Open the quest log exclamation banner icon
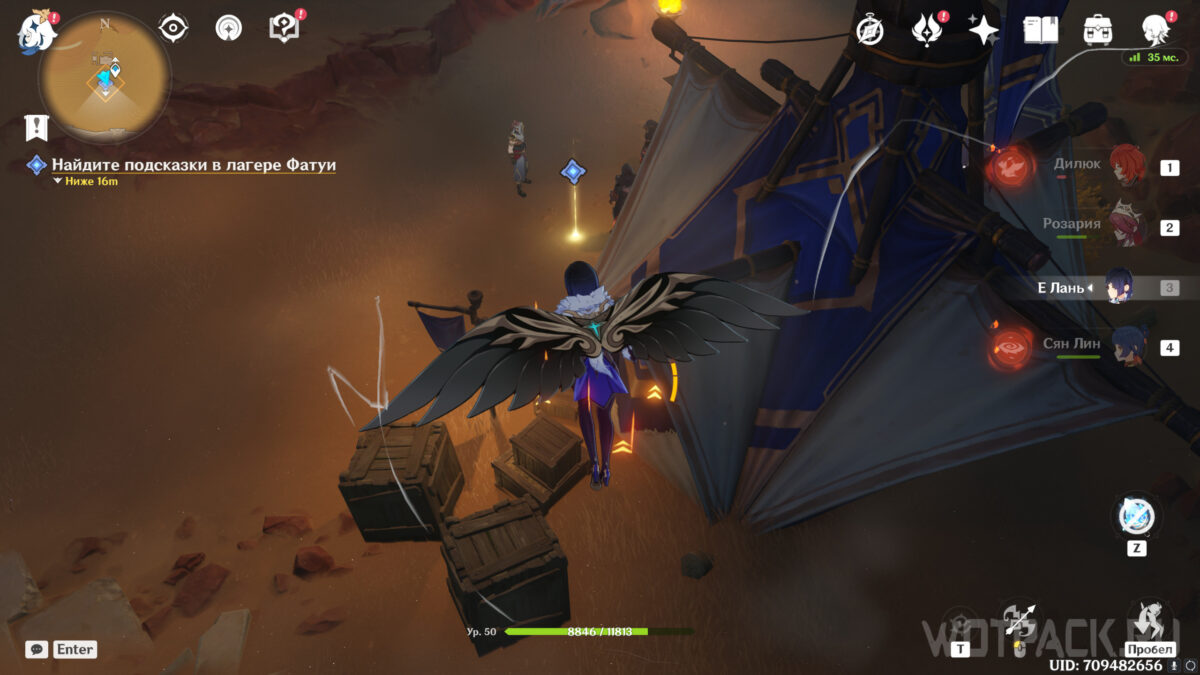The image size is (1200, 675). coord(38,128)
